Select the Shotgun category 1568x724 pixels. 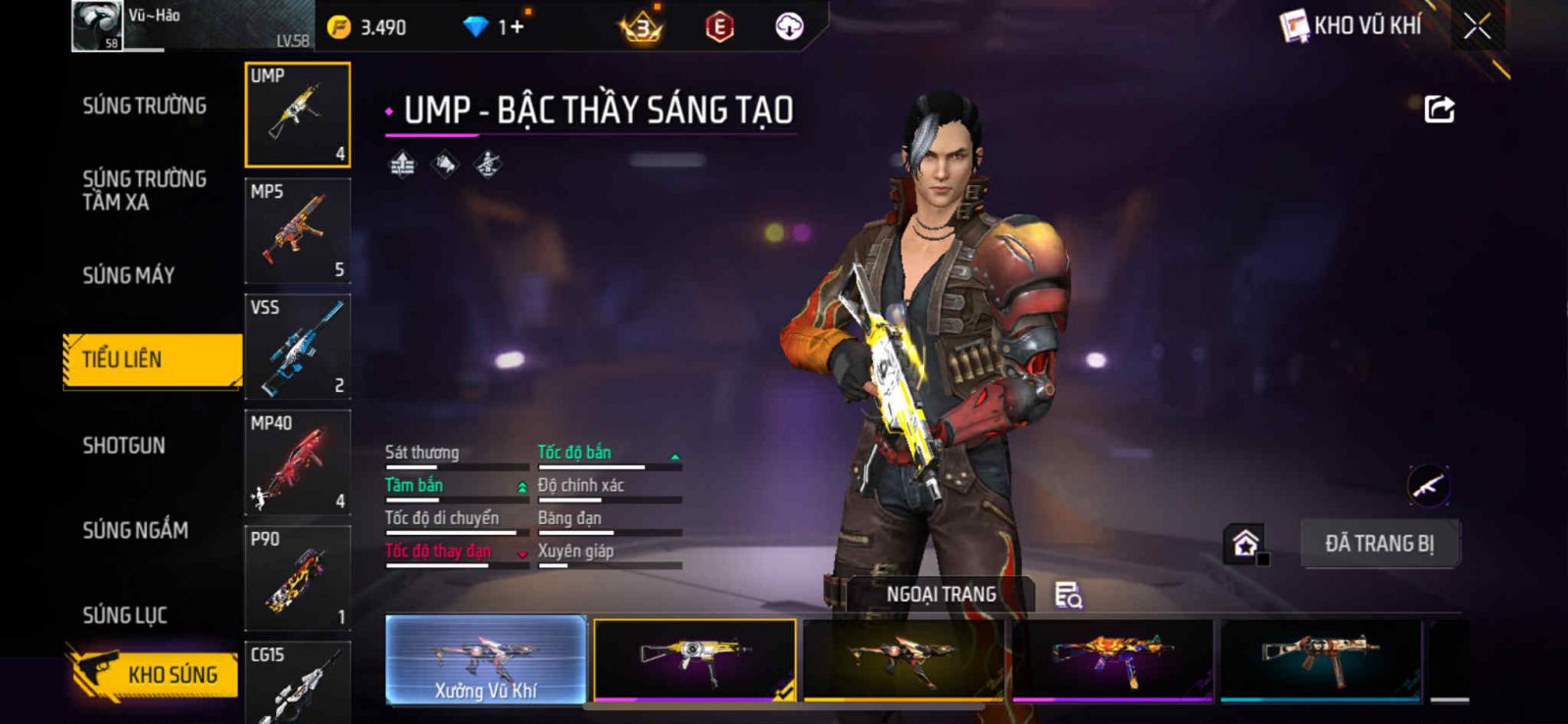click(x=123, y=446)
